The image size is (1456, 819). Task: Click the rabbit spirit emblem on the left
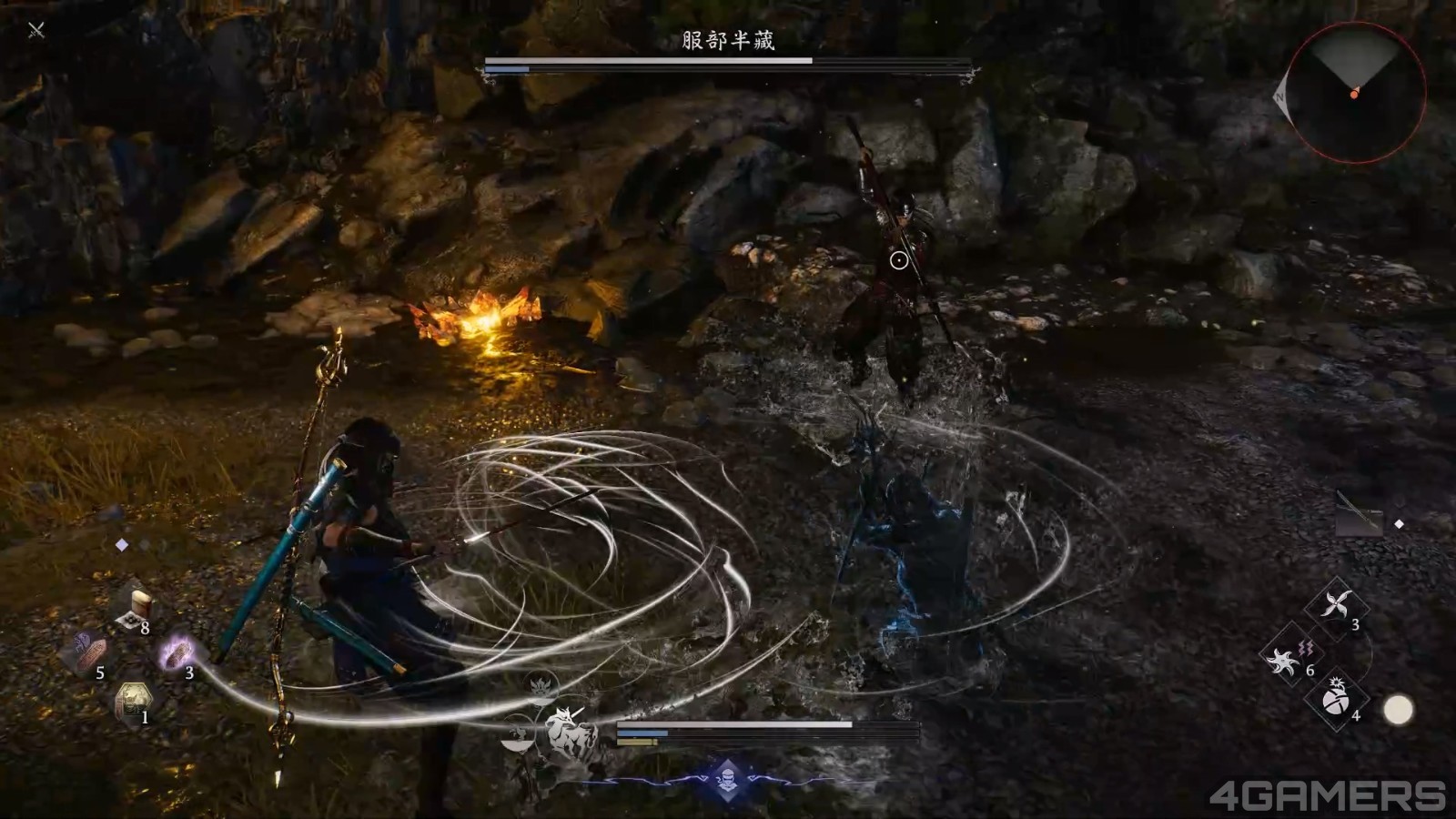517,731
